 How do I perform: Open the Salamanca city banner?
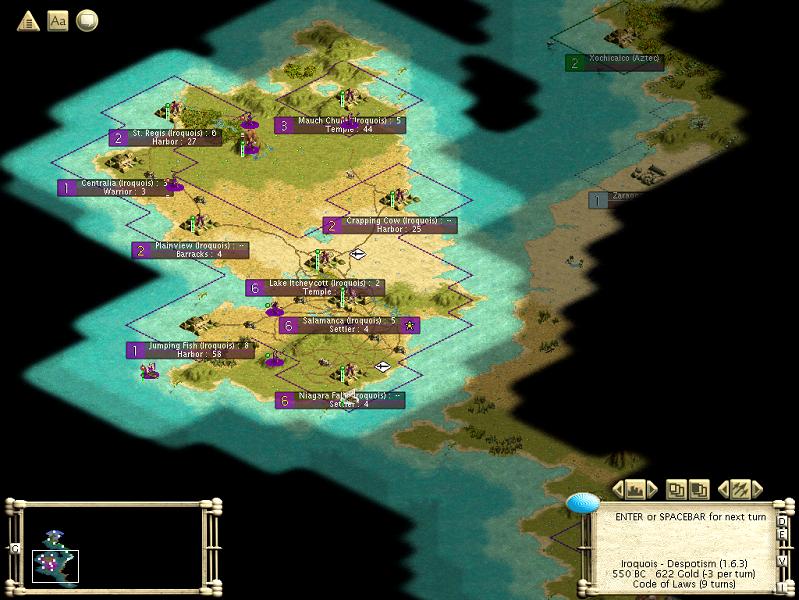pos(348,325)
